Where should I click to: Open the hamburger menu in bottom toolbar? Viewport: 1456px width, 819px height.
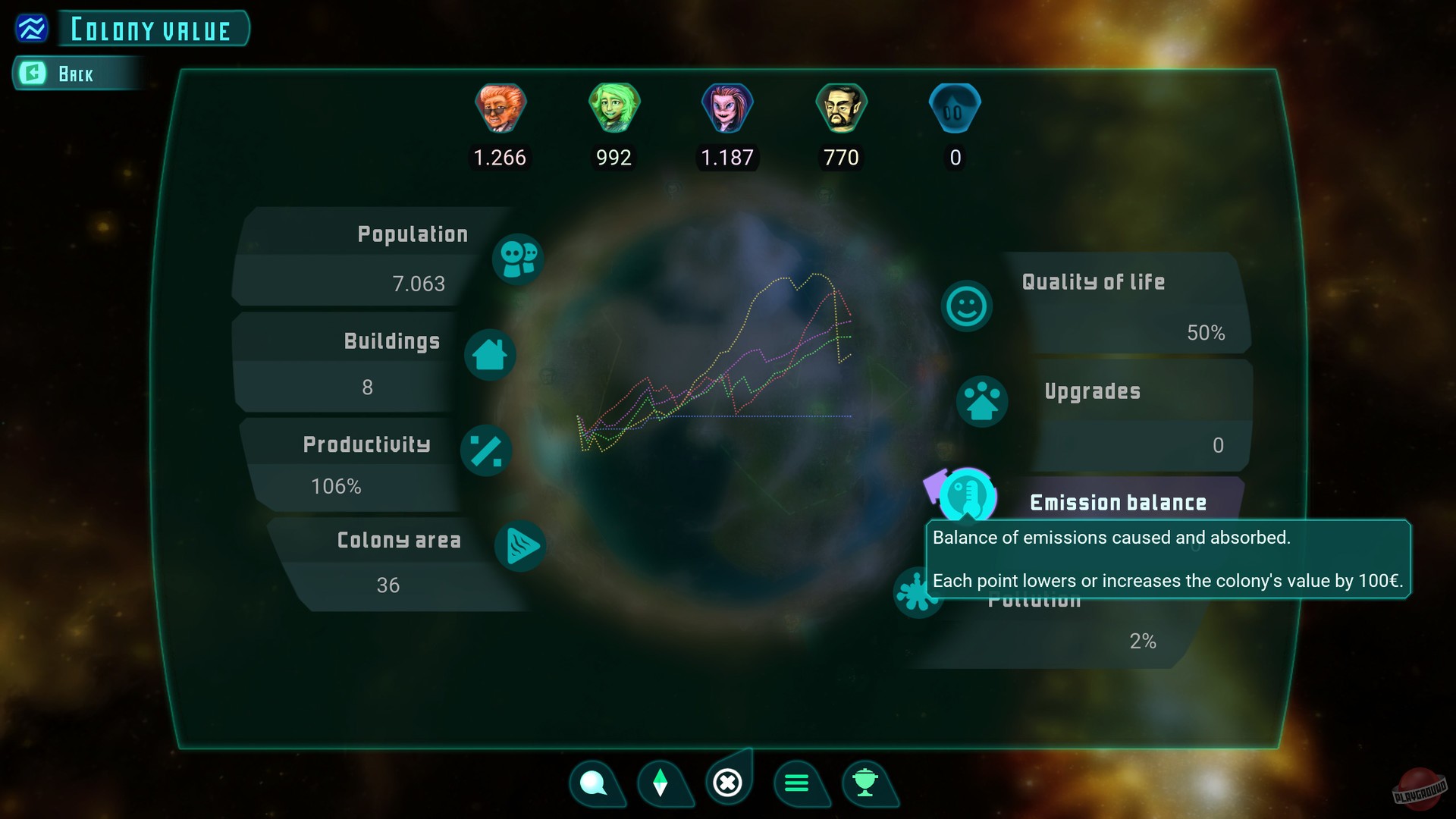(x=798, y=783)
